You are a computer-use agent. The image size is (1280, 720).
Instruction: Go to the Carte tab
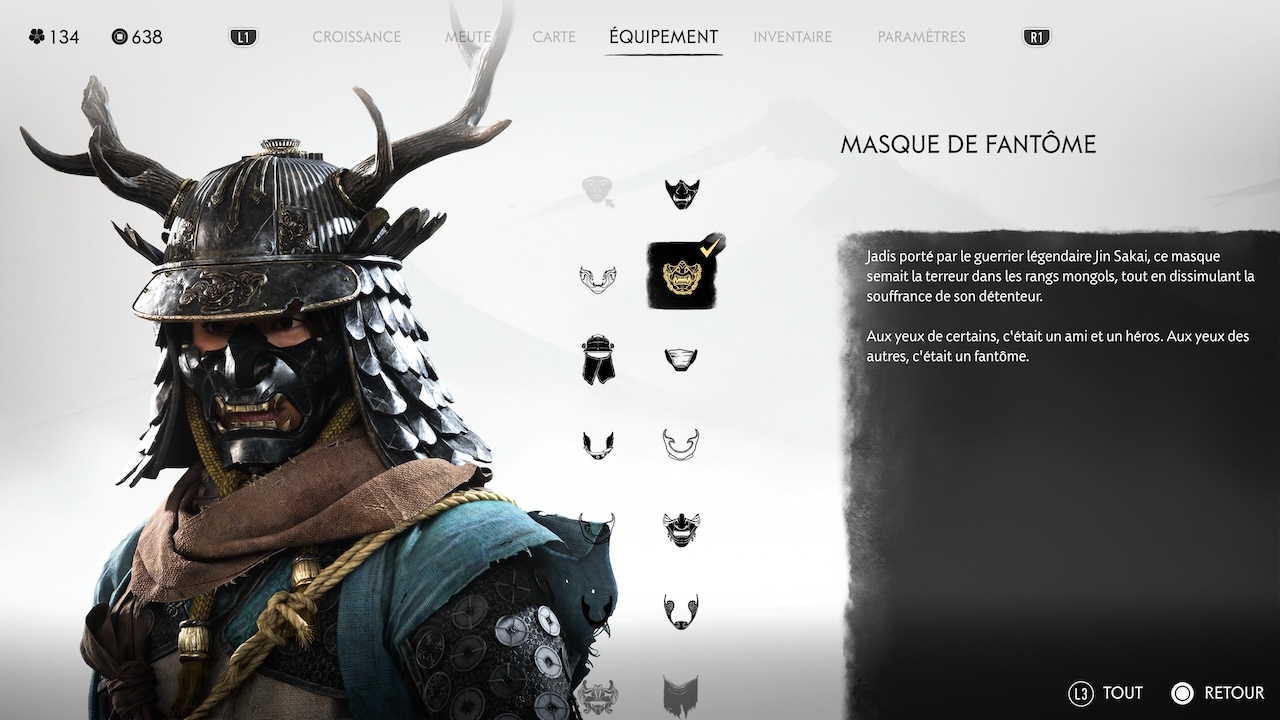coord(554,37)
